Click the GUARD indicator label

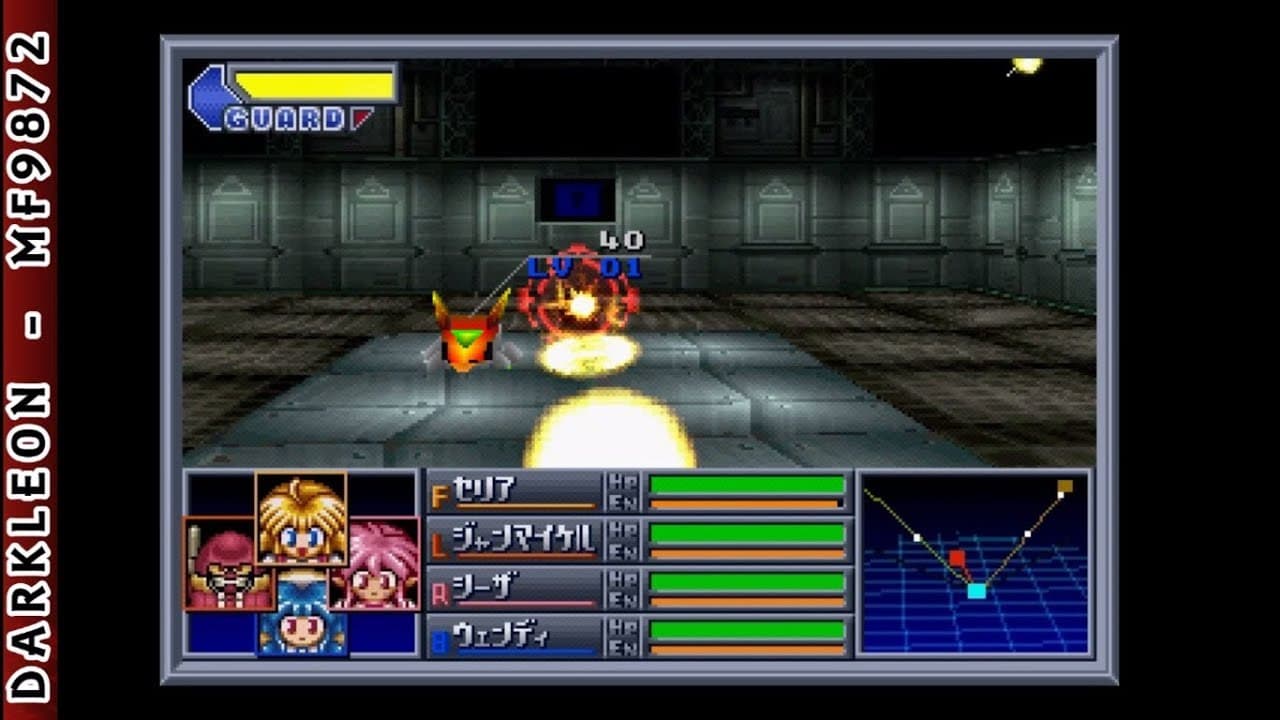[284, 120]
